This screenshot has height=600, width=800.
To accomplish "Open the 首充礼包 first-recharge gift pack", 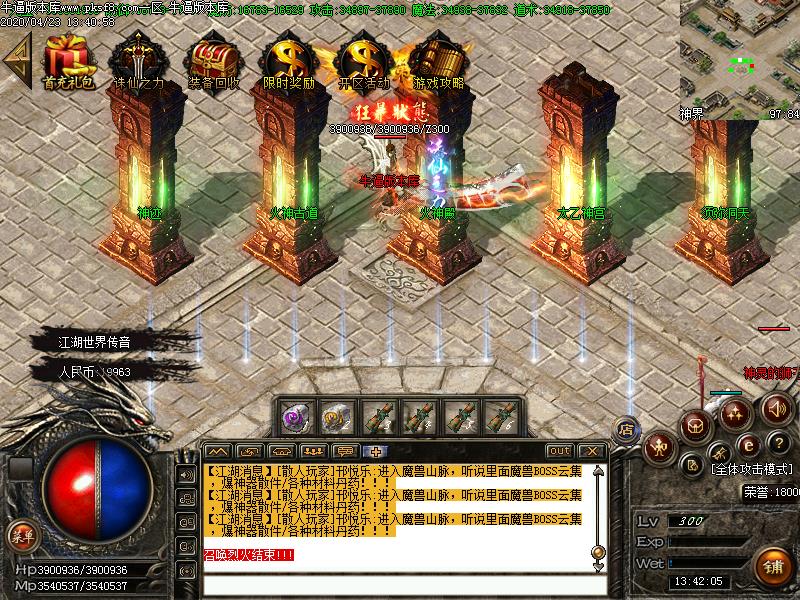I will click(68, 58).
